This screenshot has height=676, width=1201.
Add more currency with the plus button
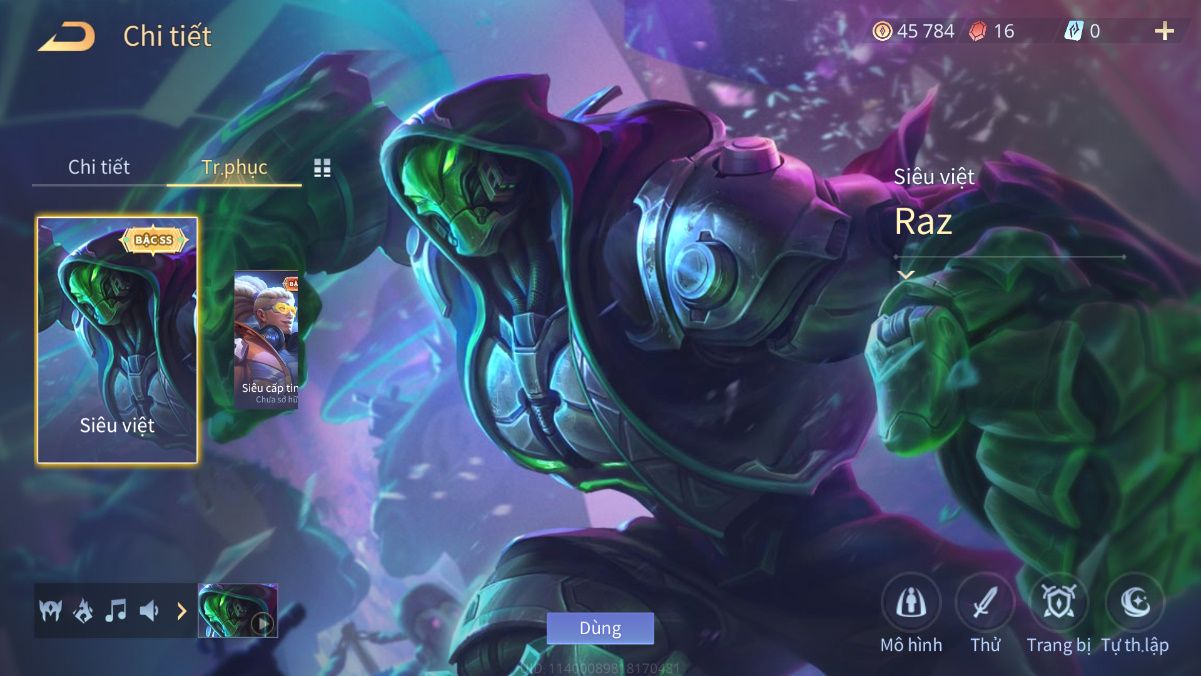[x=1164, y=31]
